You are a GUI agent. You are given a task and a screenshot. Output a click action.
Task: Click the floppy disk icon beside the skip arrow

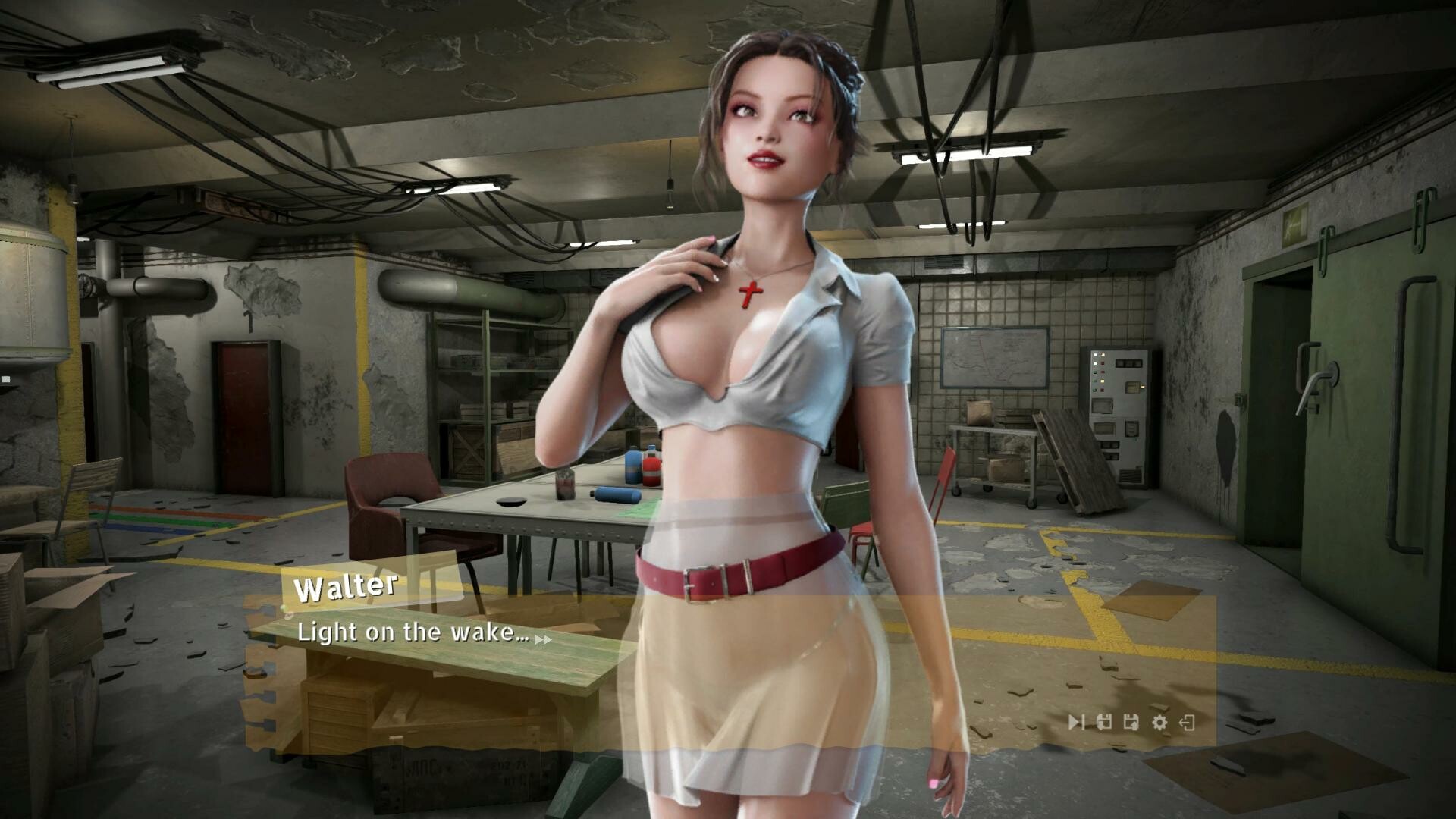coord(1104,722)
